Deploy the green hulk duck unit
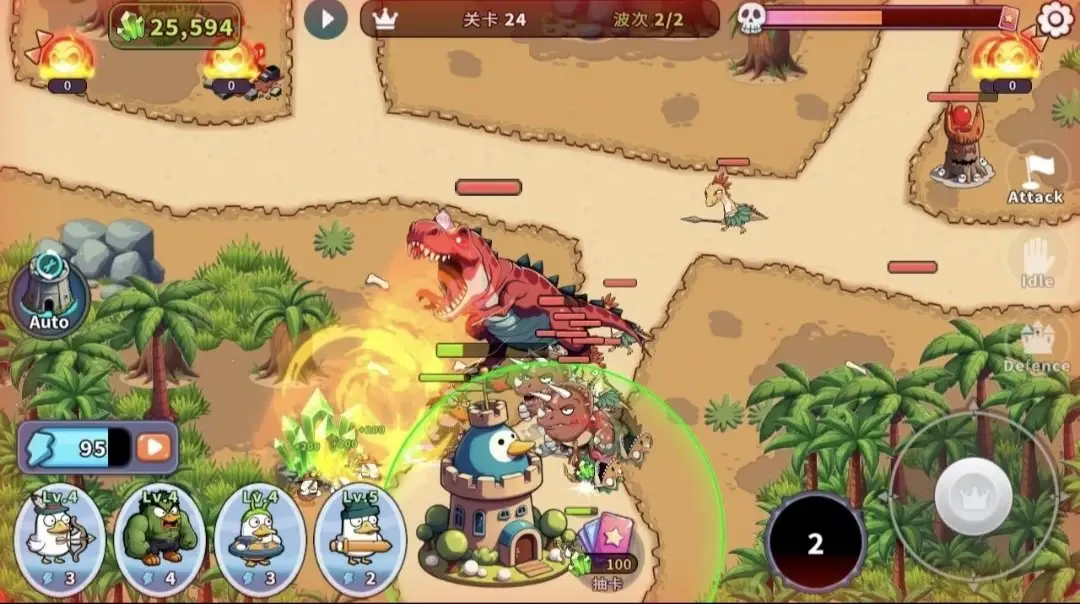1080x604 pixels. (x=160, y=539)
